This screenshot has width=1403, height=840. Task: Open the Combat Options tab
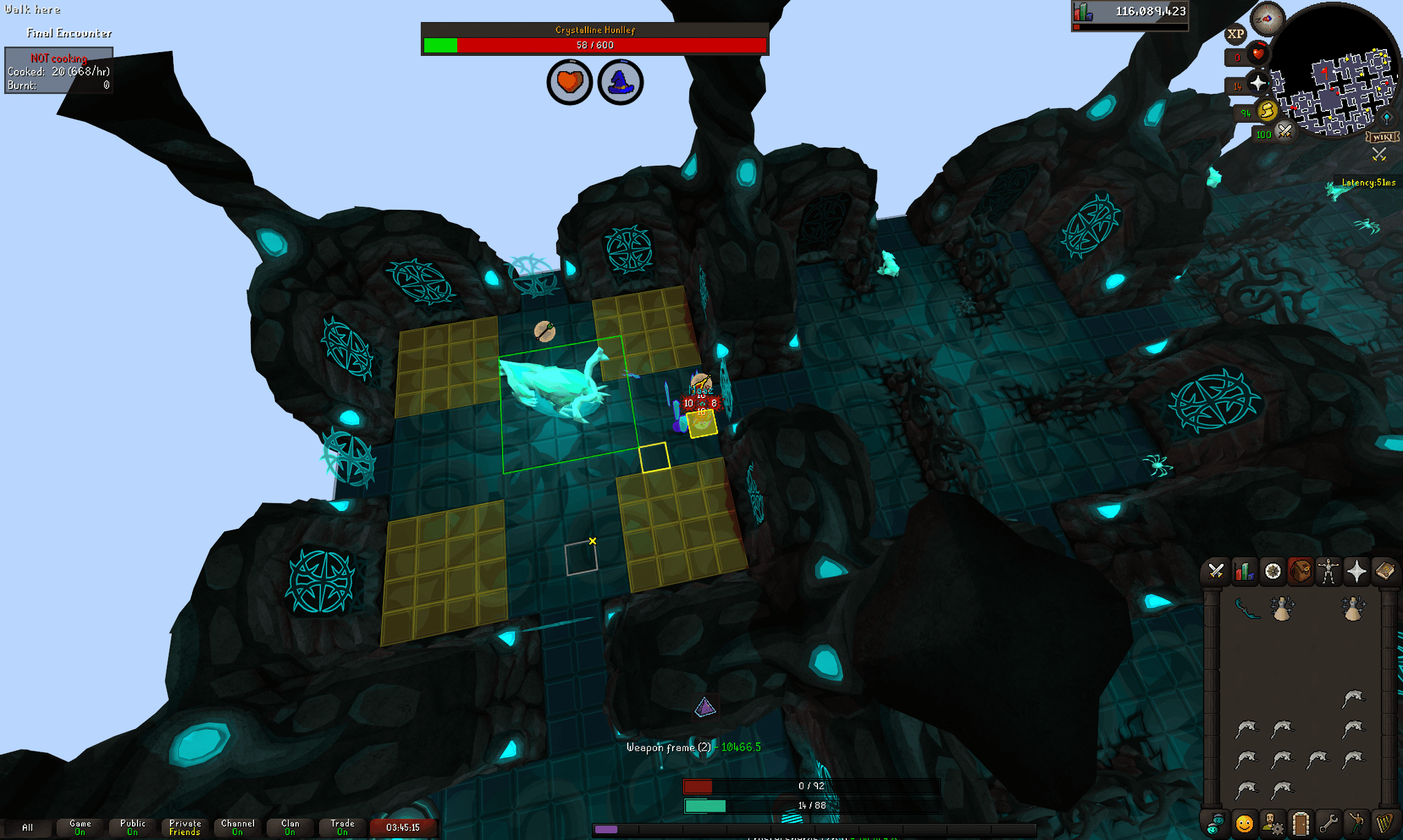coord(1216,571)
